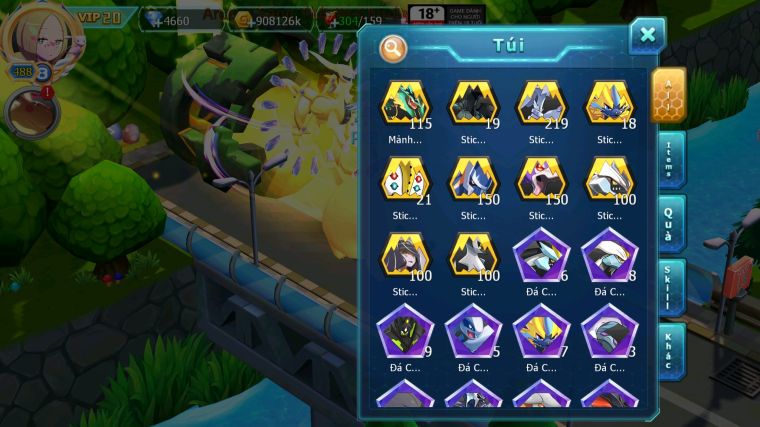Screen dimensions: 760x427
Task: Open the player avatar profile
Action: click(37, 37)
